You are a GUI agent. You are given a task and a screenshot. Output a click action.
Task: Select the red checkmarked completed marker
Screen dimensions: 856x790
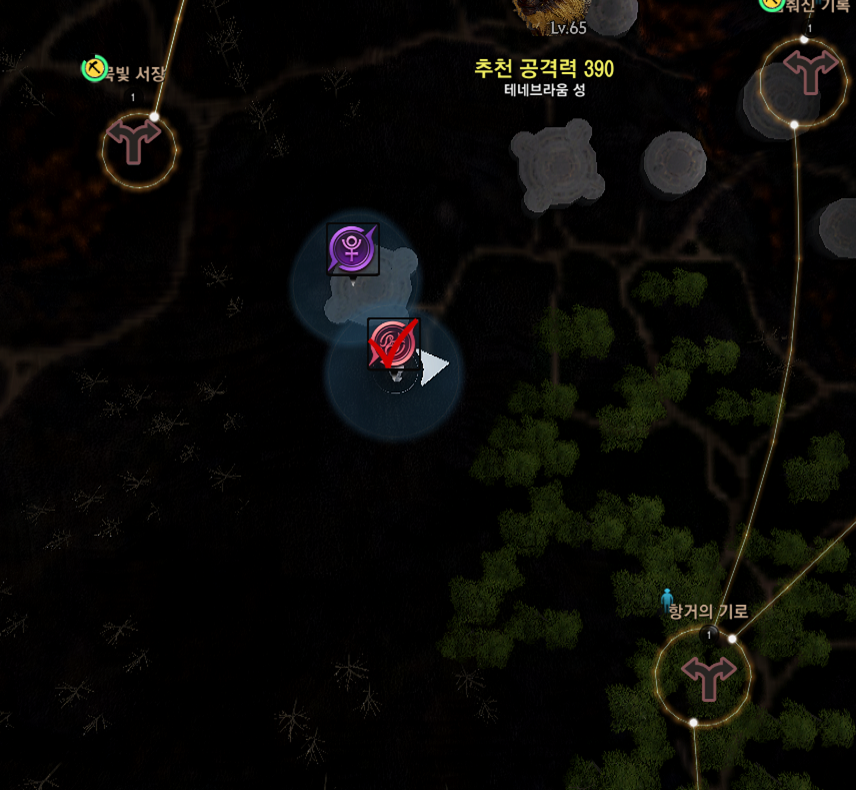(x=393, y=345)
